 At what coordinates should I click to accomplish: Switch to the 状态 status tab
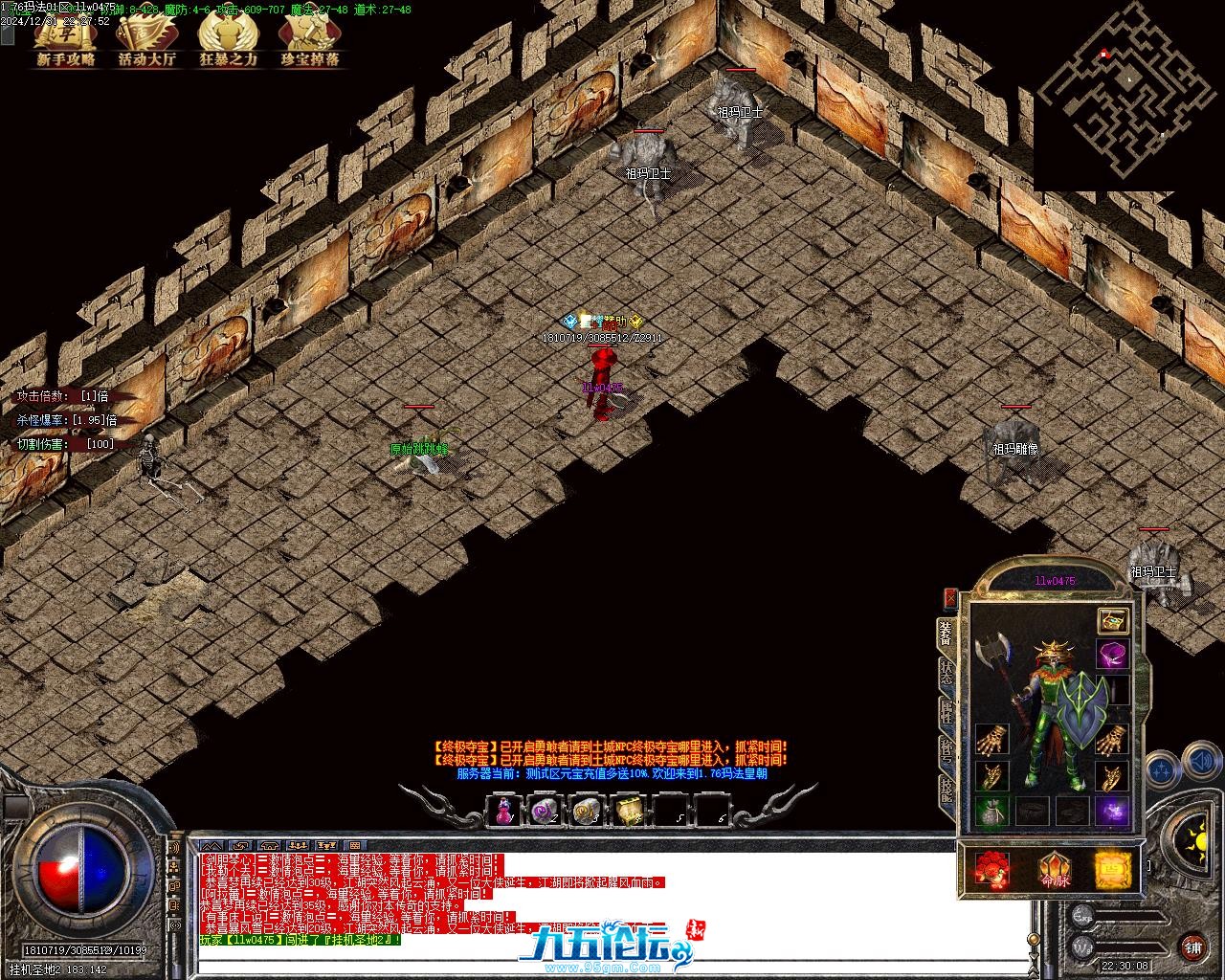pyautogui.click(x=947, y=675)
